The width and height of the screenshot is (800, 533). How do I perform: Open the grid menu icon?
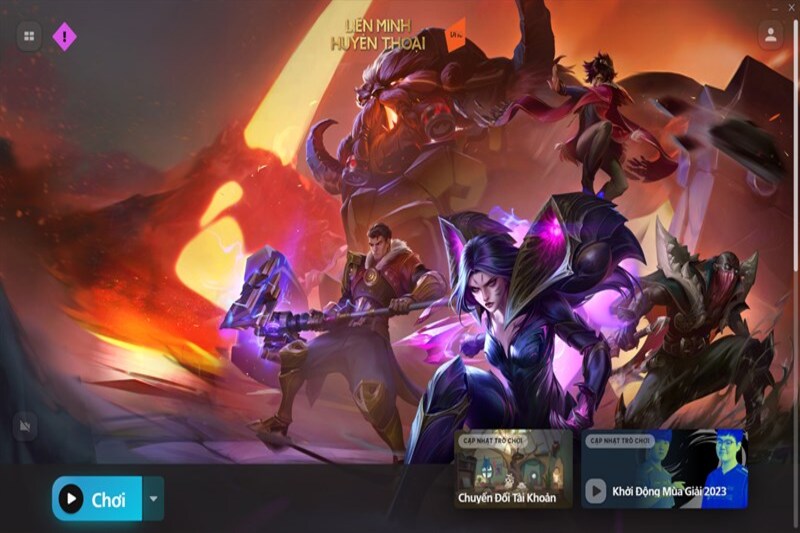click(29, 37)
